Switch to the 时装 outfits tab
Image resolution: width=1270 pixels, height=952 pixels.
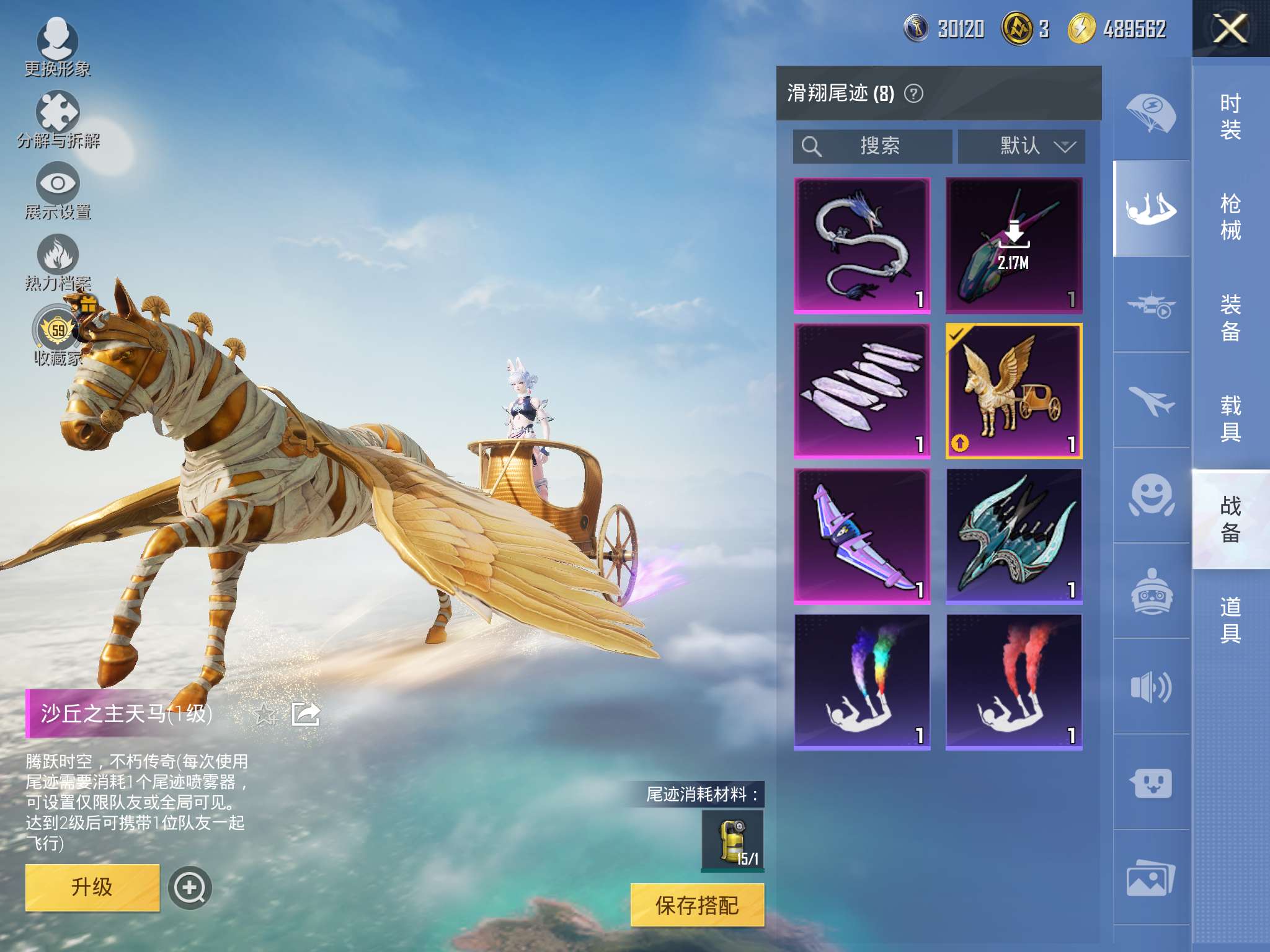click(1230, 117)
